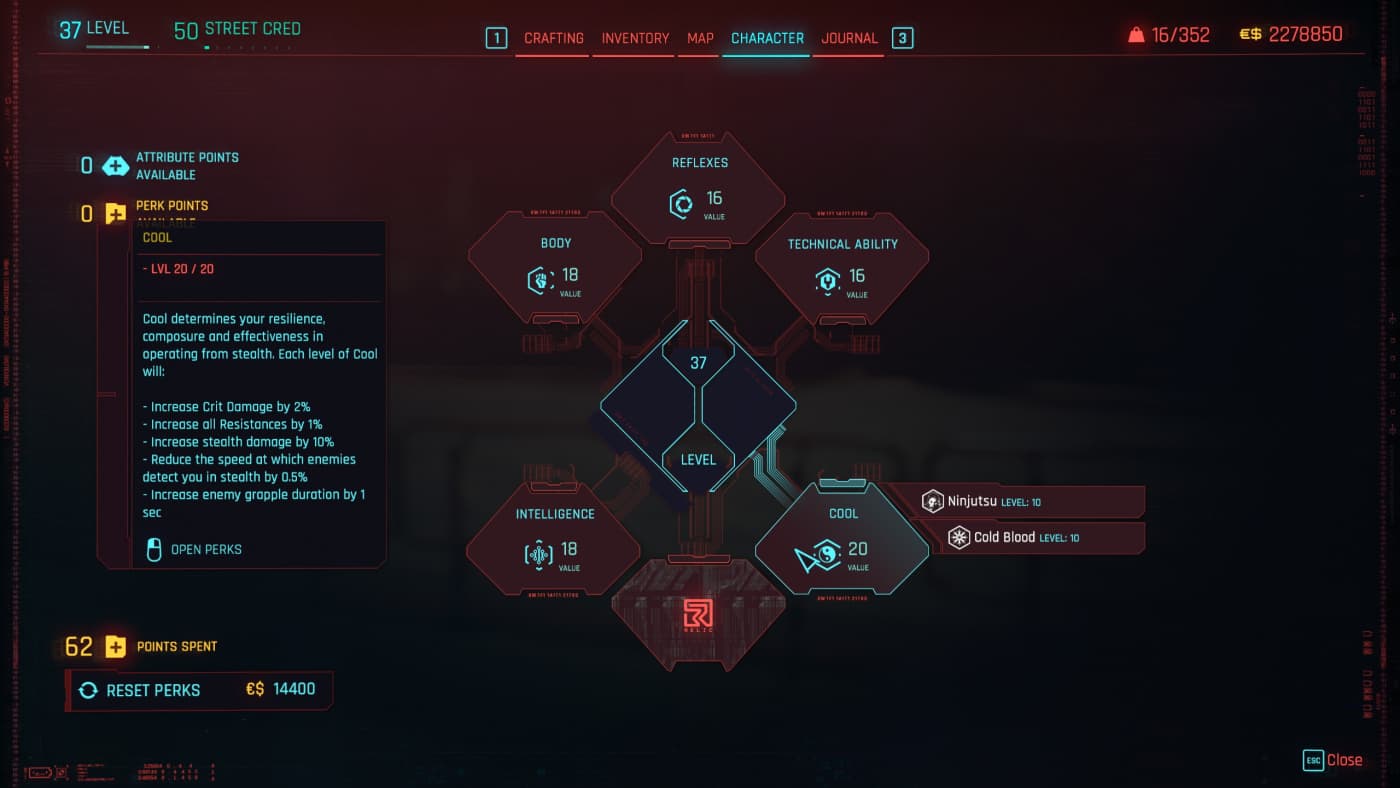Click the Reset Perks button
This screenshot has width=1400, height=788.
(199, 690)
